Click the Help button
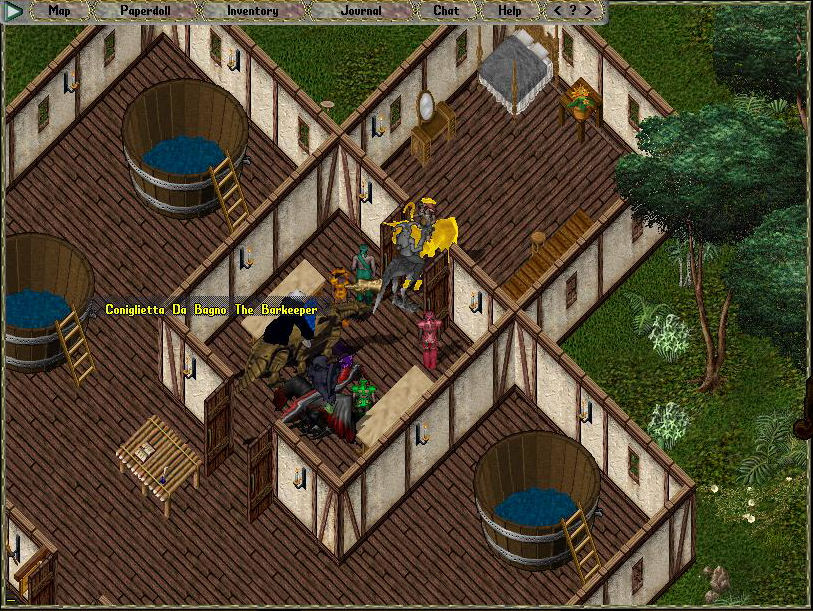 pos(509,11)
